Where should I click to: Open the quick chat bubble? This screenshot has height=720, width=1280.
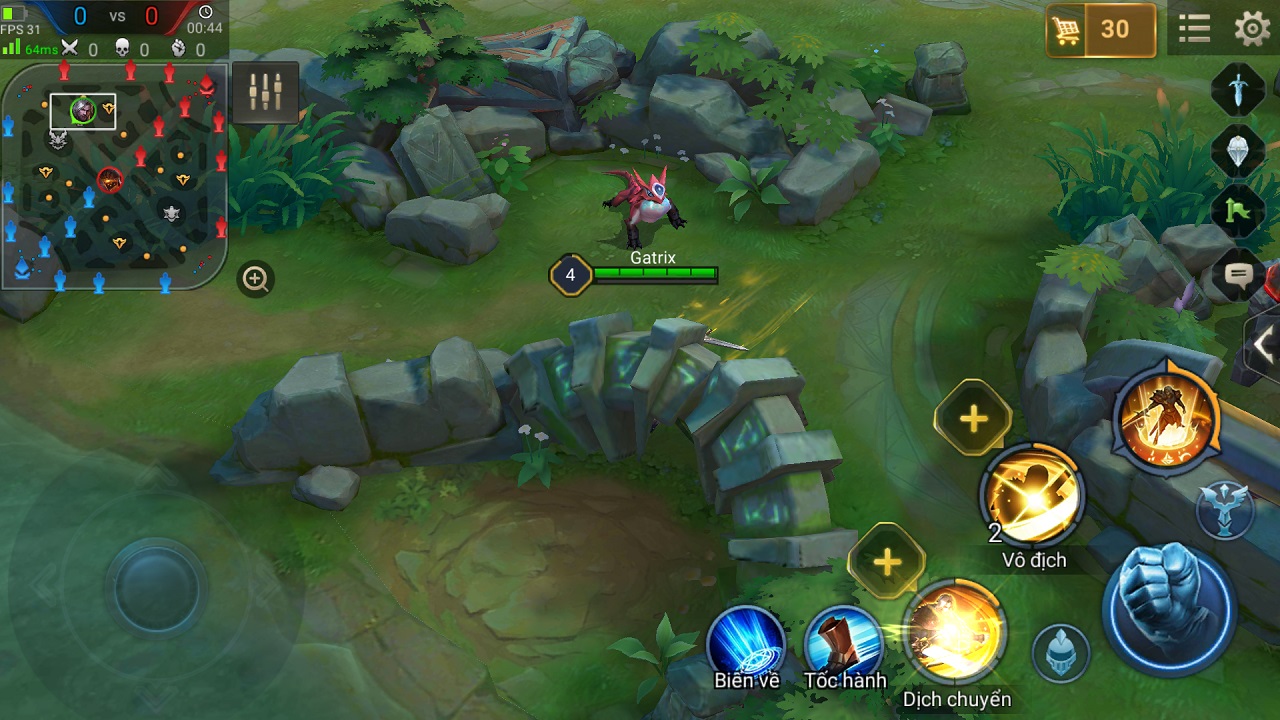pyautogui.click(x=1238, y=273)
